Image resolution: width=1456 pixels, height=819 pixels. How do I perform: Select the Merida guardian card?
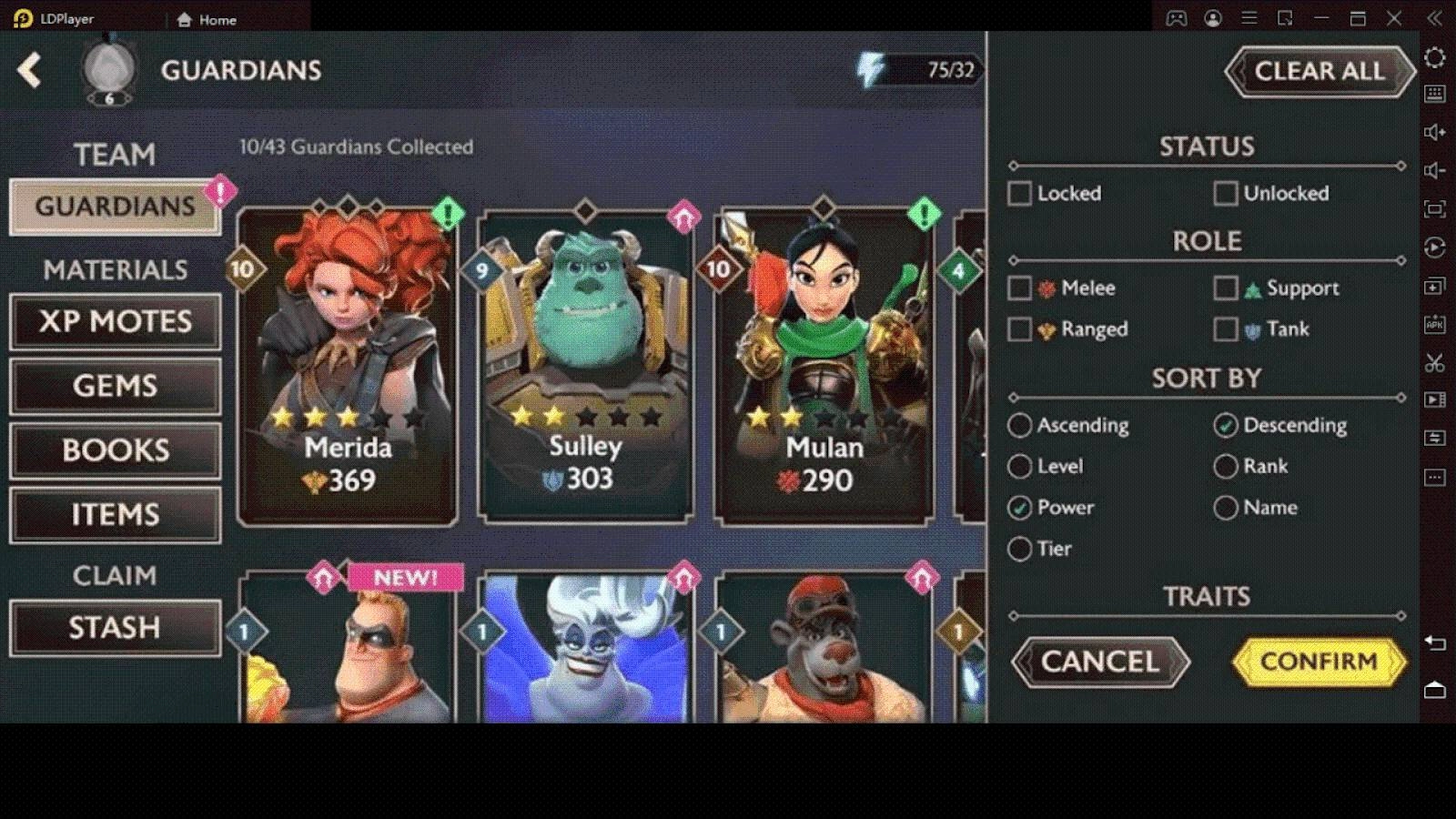[x=349, y=364]
